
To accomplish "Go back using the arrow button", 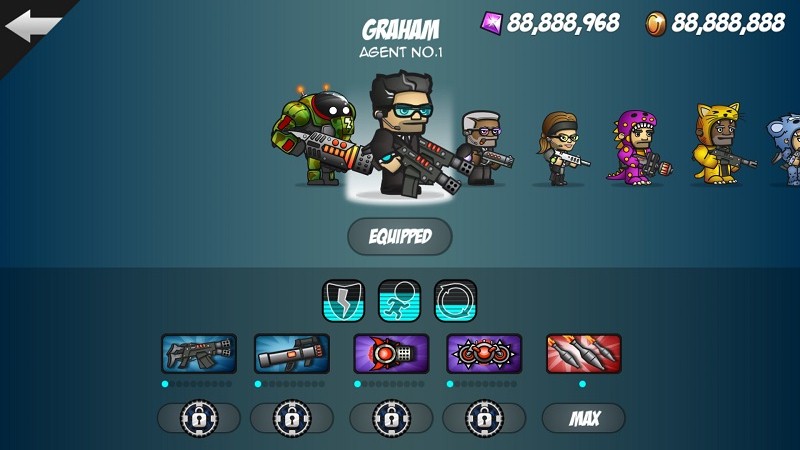I will pyautogui.click(x=32, y=28).
